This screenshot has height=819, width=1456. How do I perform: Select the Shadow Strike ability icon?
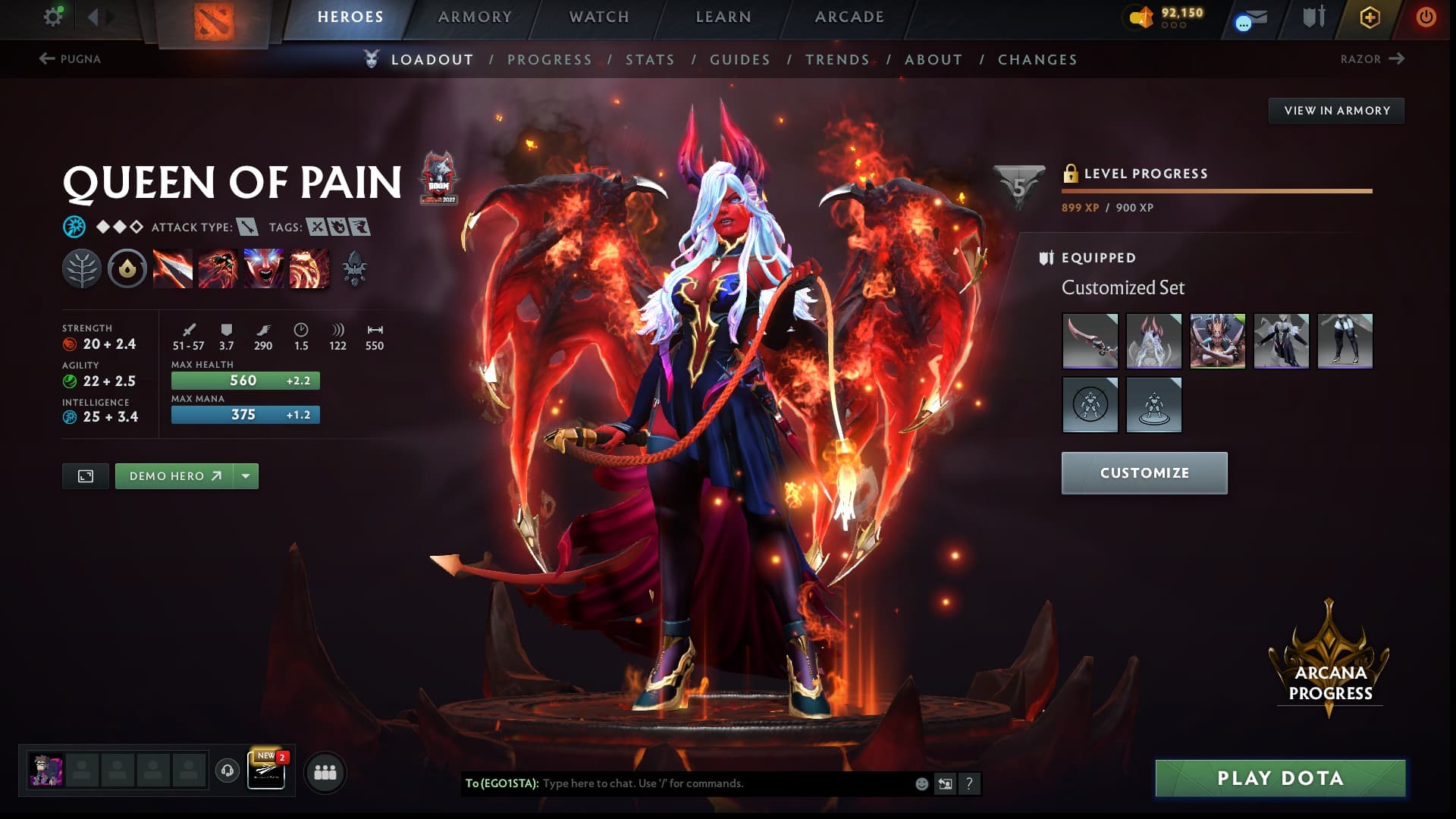173,269
